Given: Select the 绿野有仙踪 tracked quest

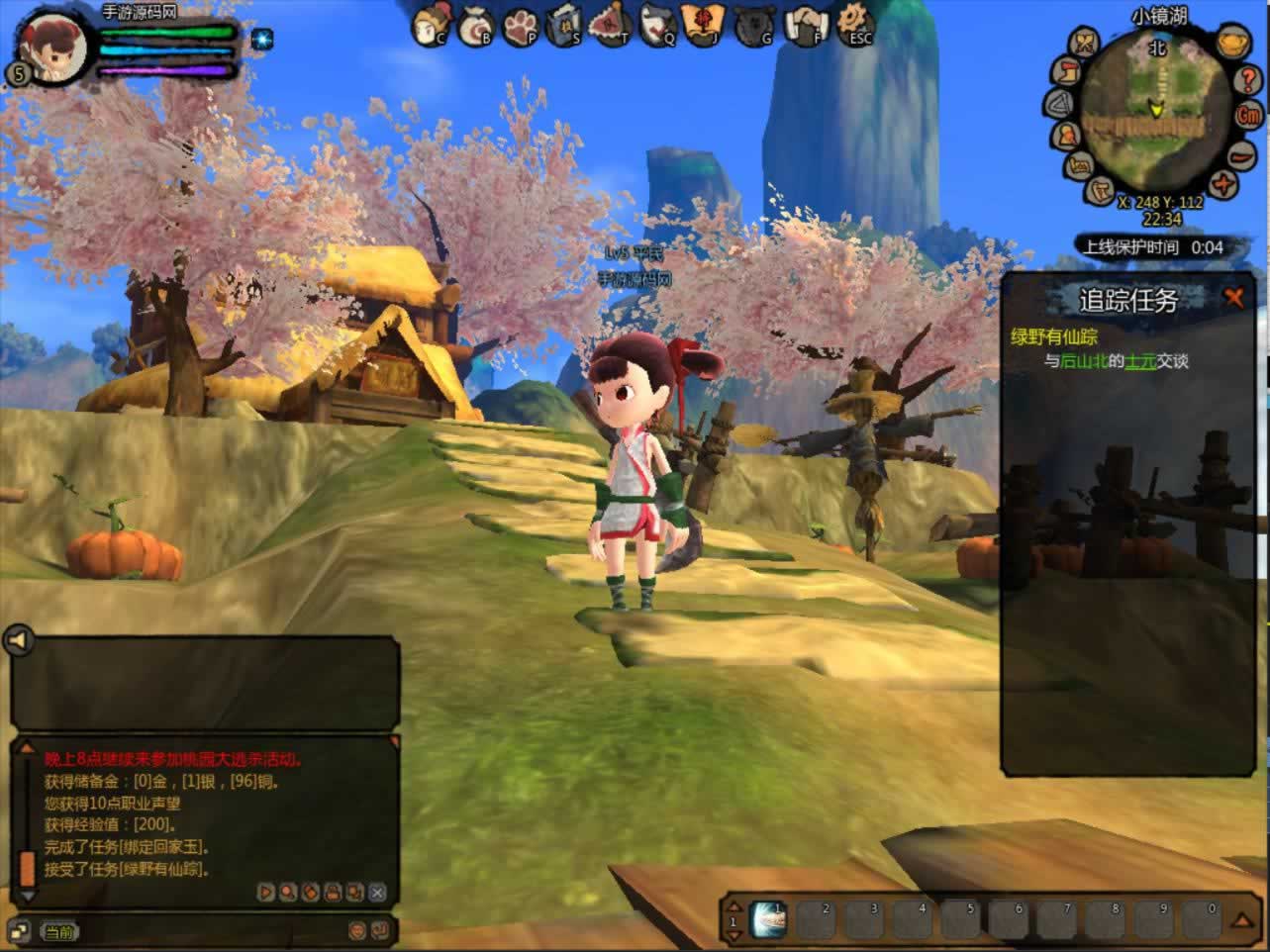Looking at the screenshot, I should click(1053, 336).
